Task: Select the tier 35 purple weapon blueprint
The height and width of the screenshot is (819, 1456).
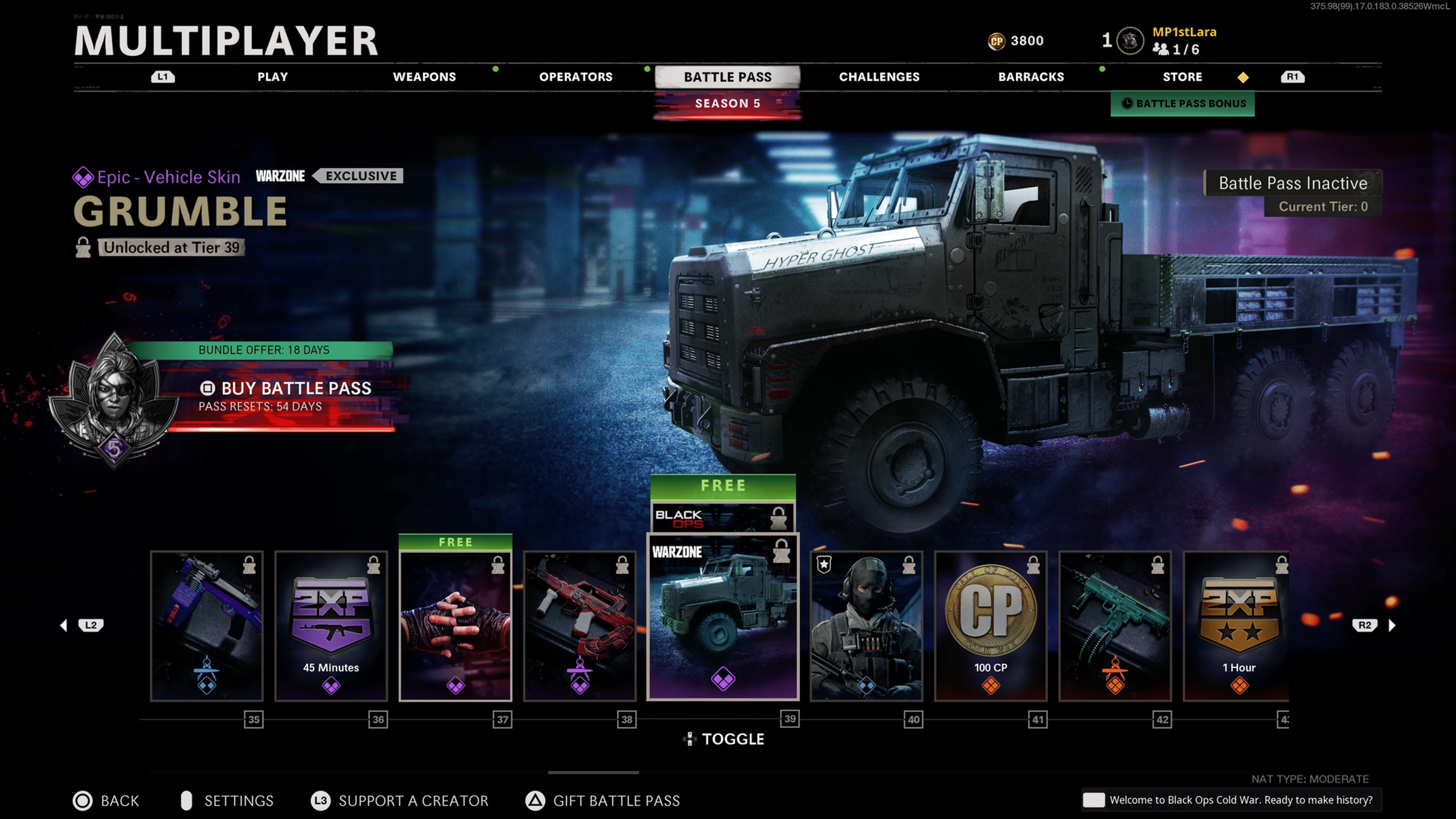Action: point(207,626)
